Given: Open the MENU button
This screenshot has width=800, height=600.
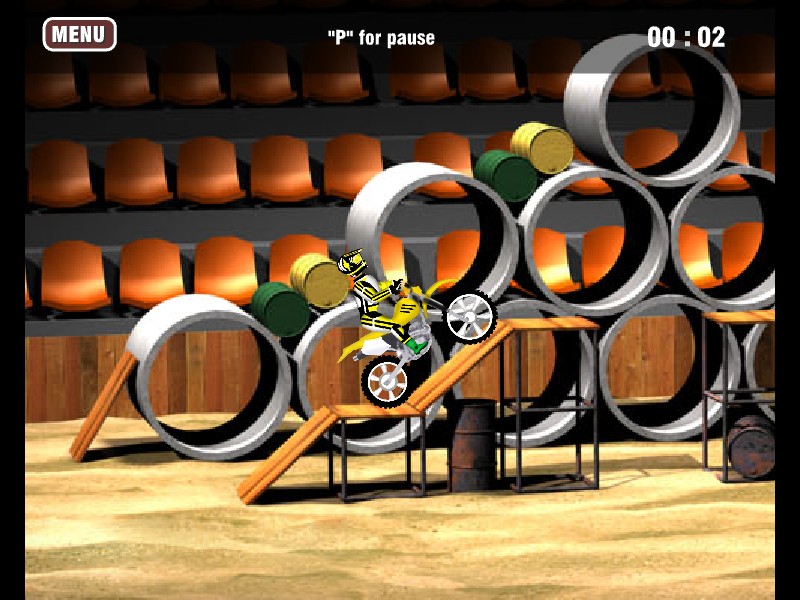Looking at the screenshot, I should (79, 35).
